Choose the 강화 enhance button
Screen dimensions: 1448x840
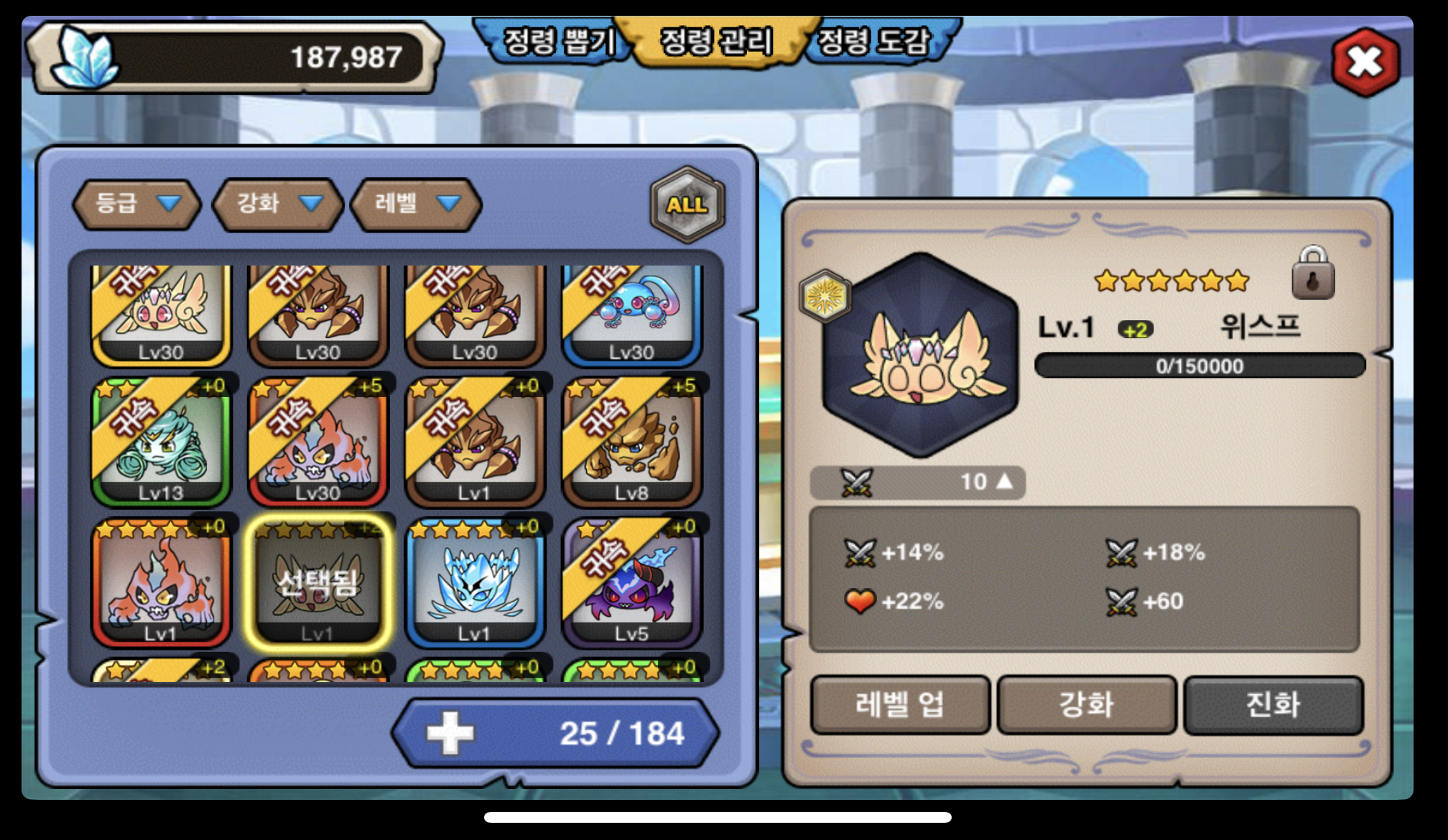pos(1086,705)
